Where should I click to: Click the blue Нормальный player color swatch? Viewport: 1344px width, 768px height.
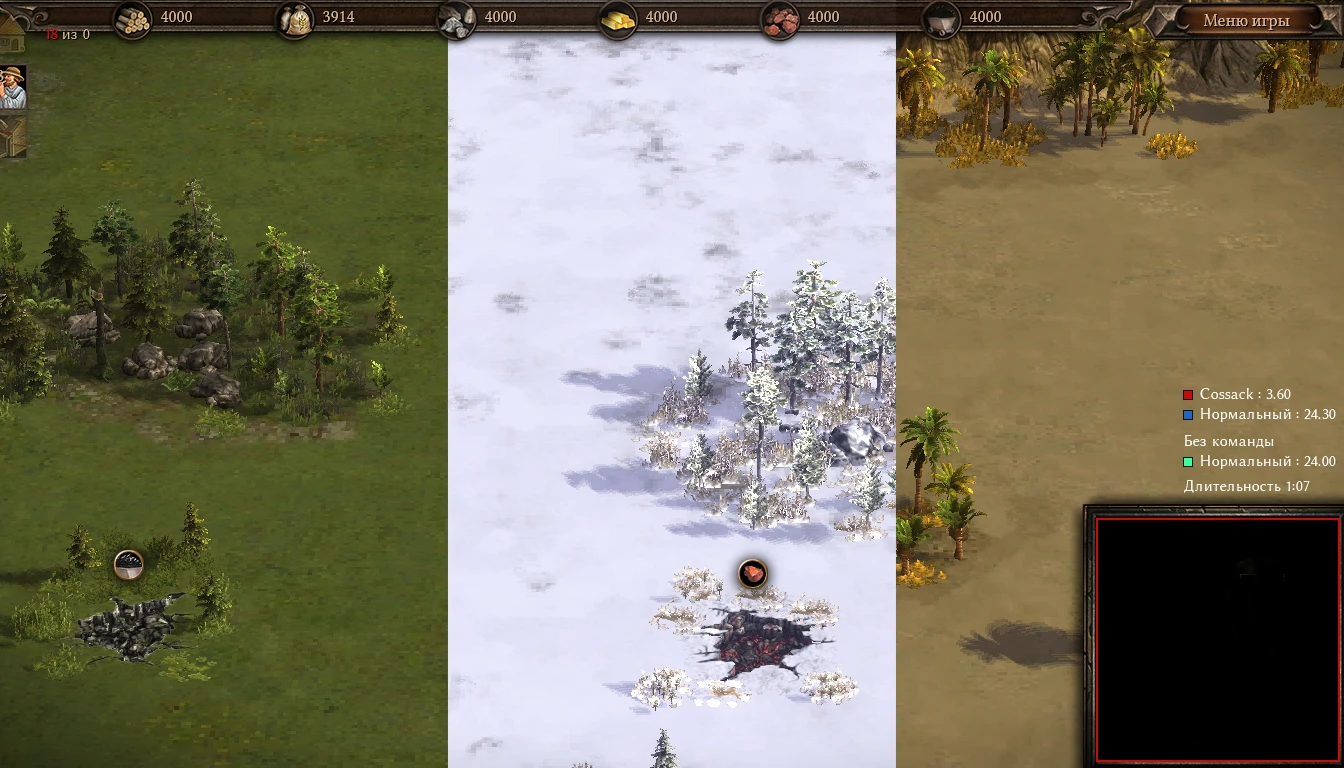pyautogui.click(x=1187, y=415)
